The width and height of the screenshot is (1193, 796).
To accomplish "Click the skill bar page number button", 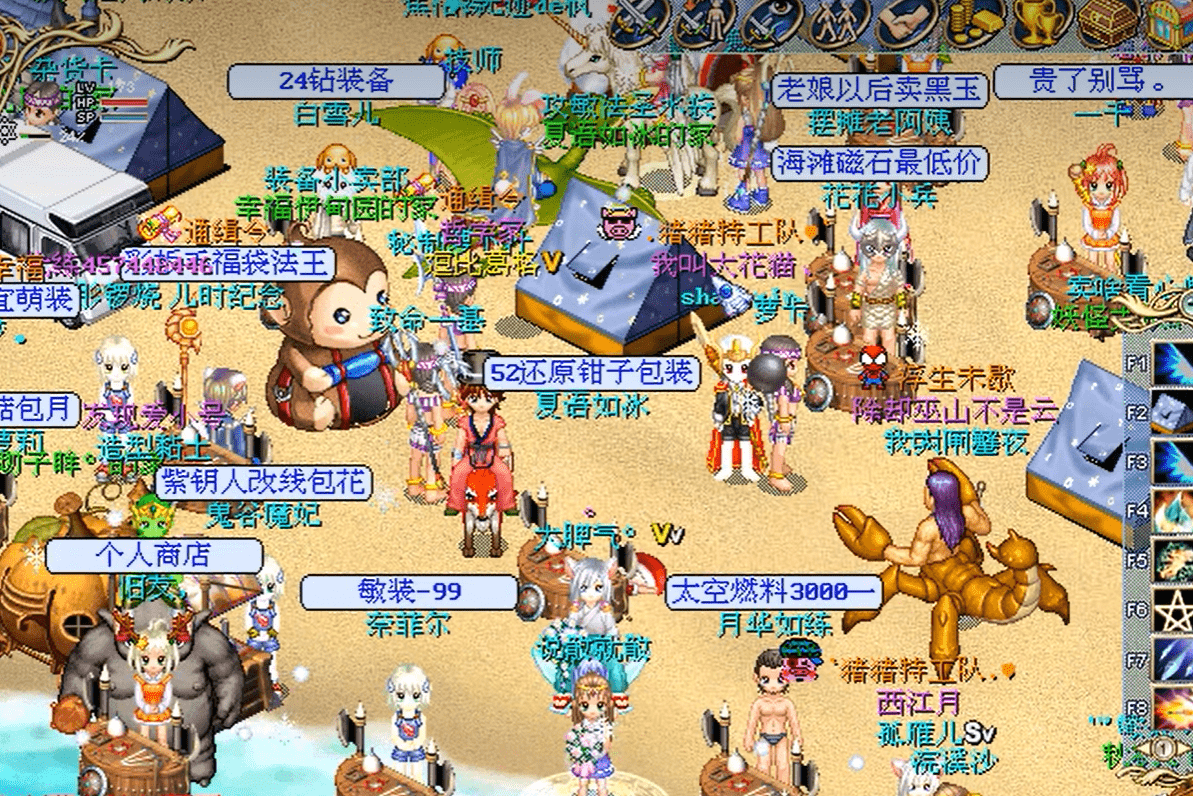I will point(1165,748).
